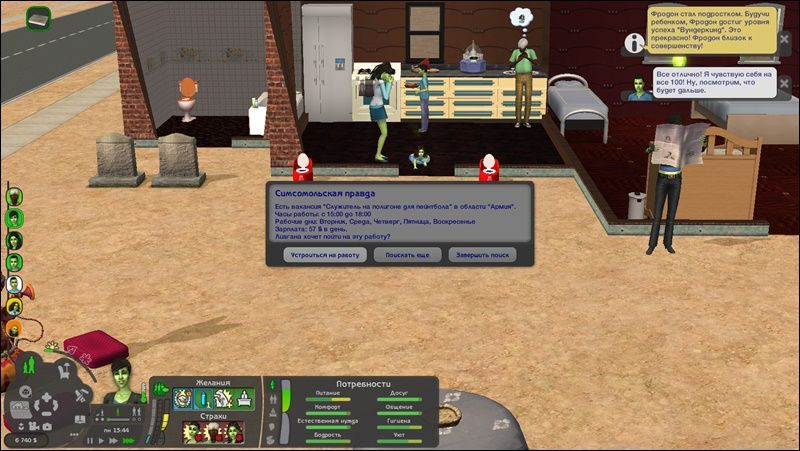
Task: Select the white-highlighted Sim in the family list
Action: (x=15, y=284)
